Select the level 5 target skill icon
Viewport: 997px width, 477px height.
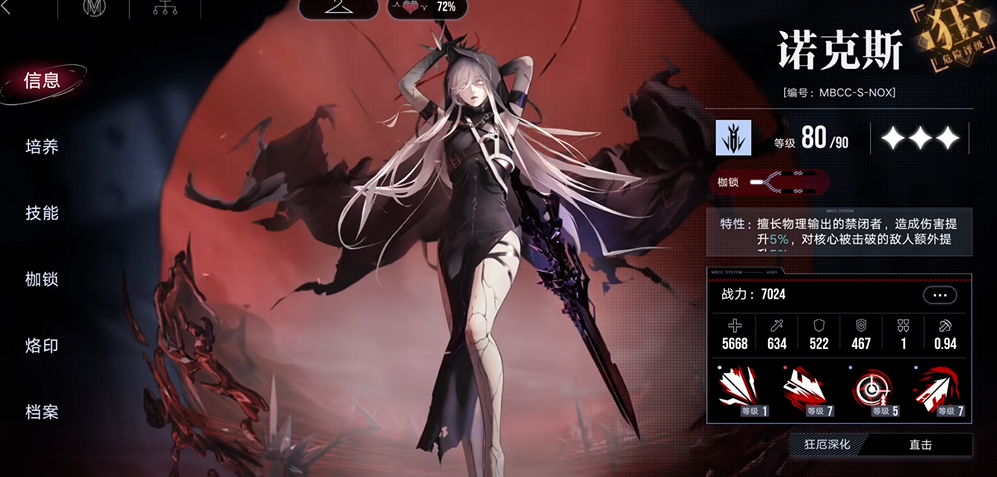(x=873, y=391)
